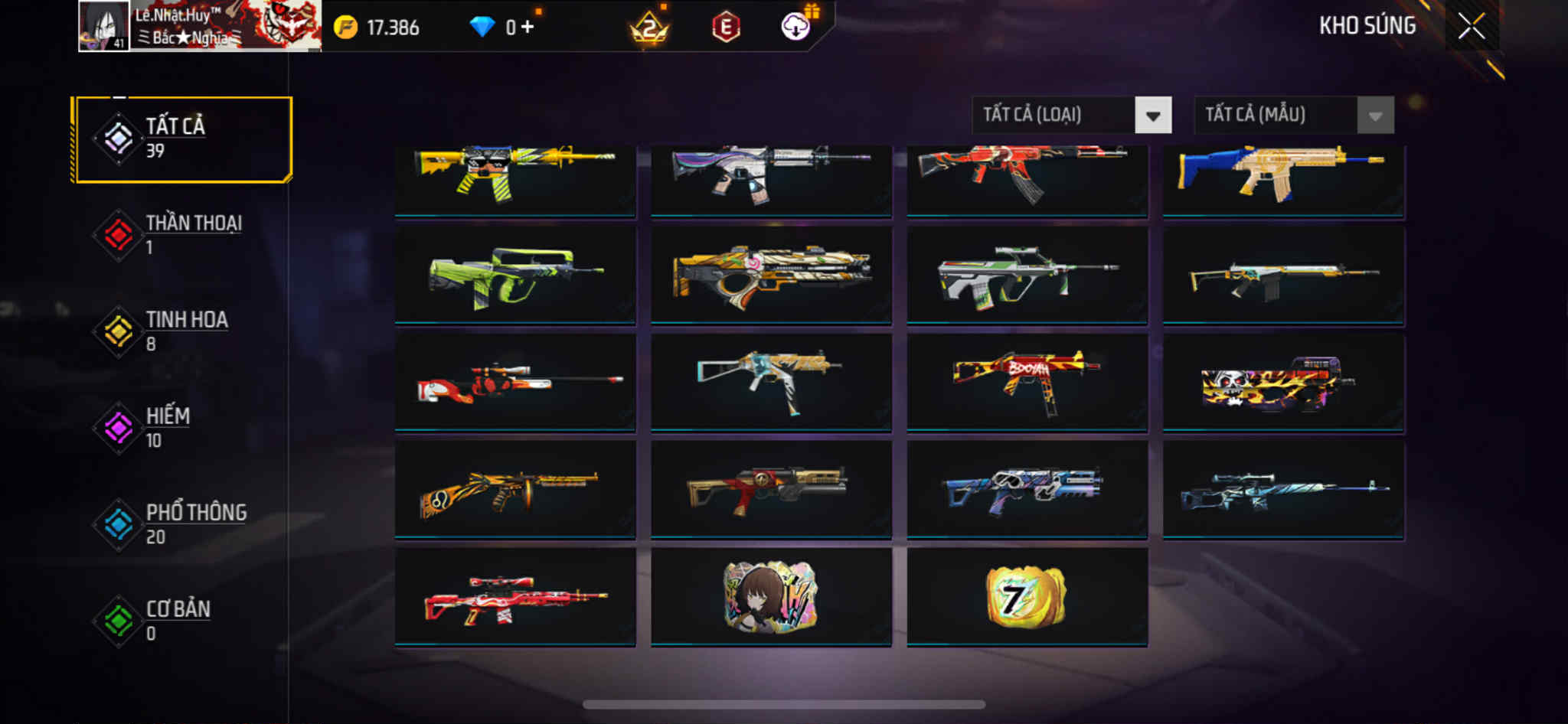Select the anime girl sticker item
The image size is (1568, 724).
point(771,596)
